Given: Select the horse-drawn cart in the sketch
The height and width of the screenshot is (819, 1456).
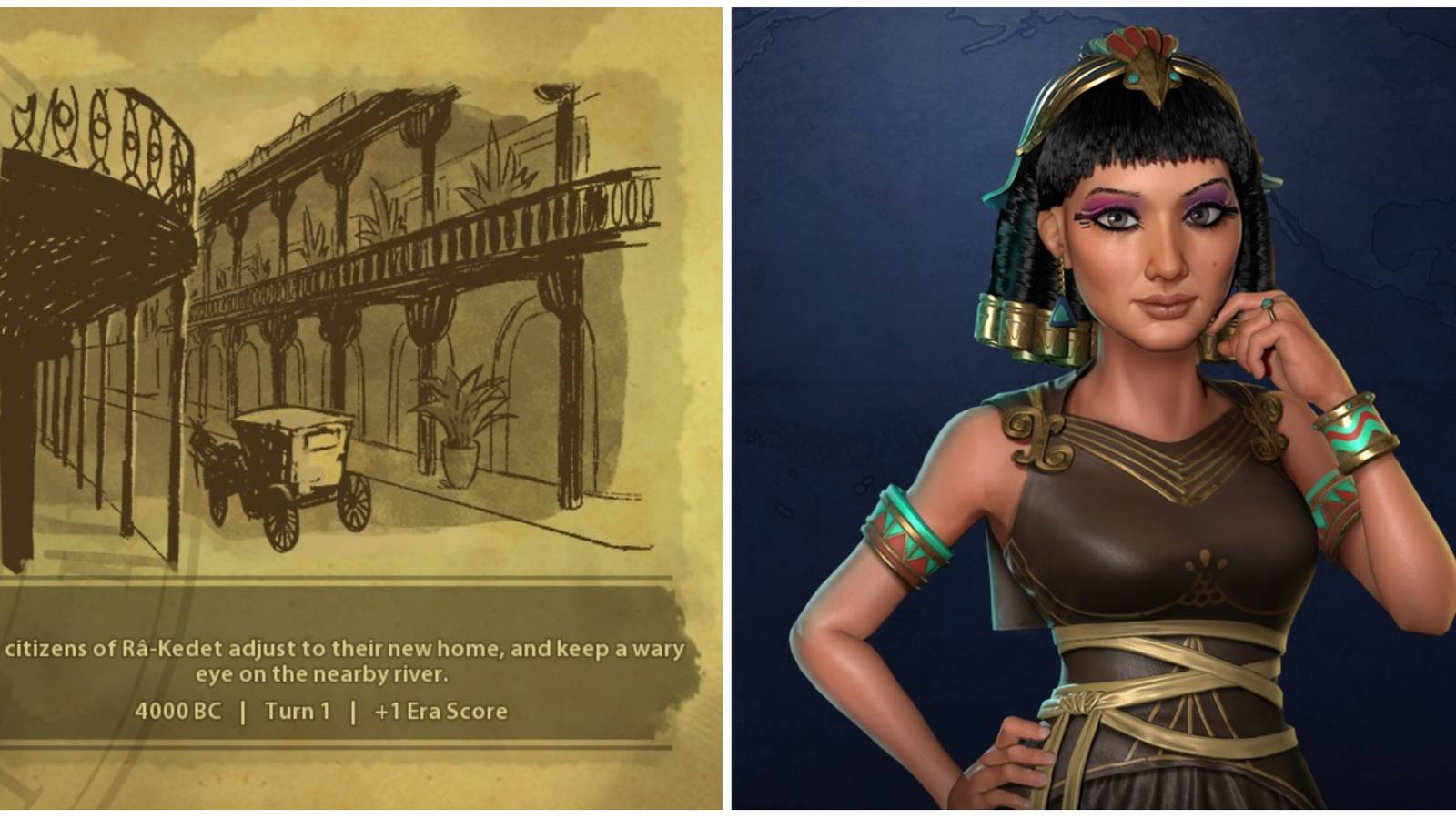Looking at the screenshot, I should coord(291,455).
